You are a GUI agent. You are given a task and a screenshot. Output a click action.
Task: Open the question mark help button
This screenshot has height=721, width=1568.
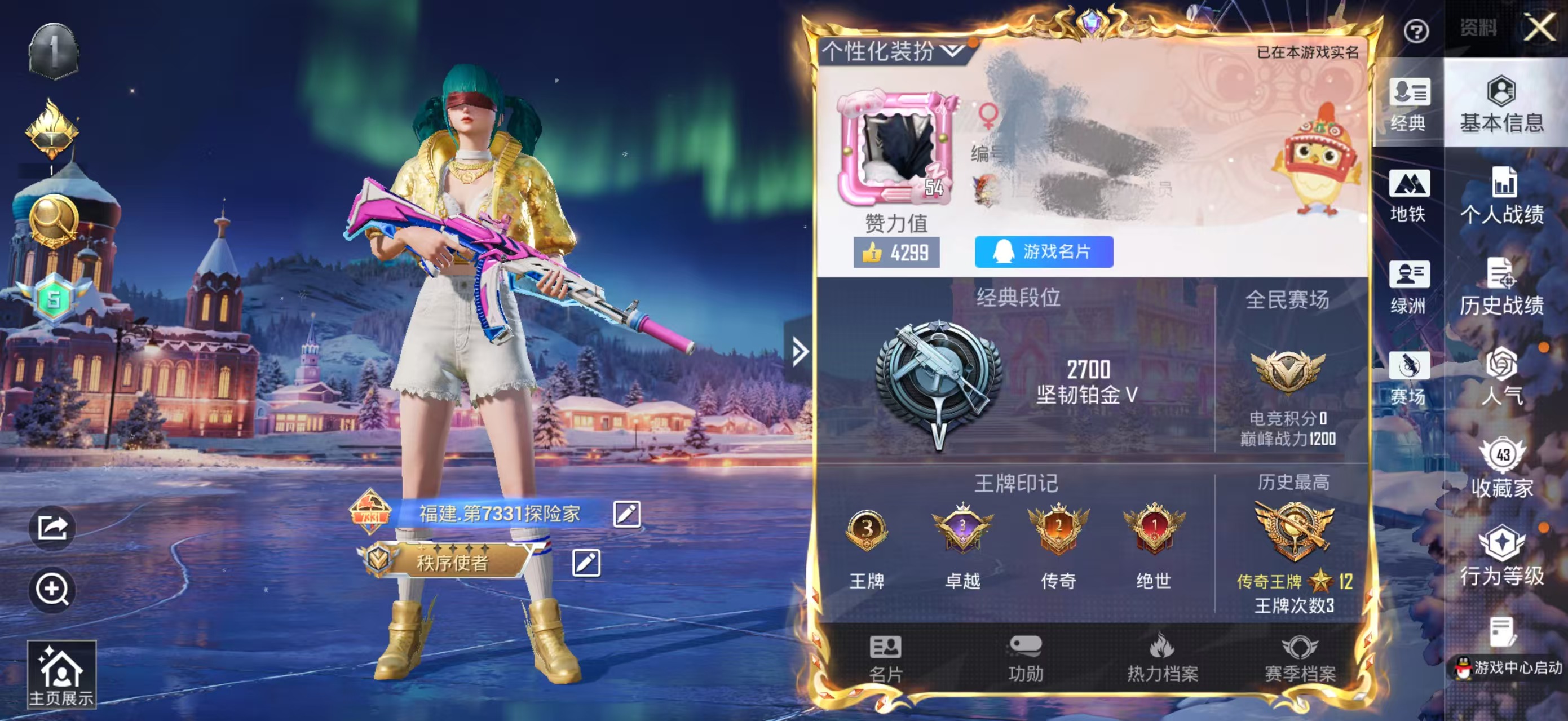click(x=1416, y=31)
